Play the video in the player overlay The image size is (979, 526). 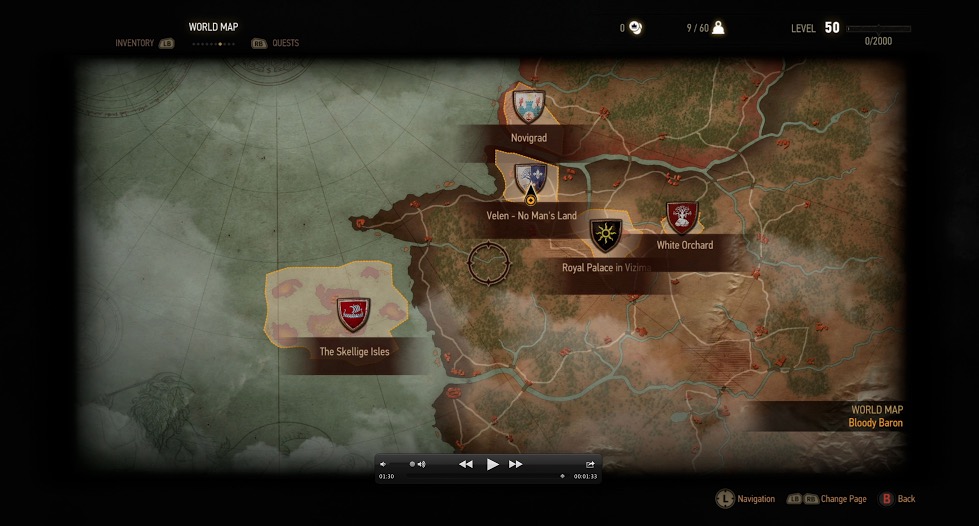(492, 464)
